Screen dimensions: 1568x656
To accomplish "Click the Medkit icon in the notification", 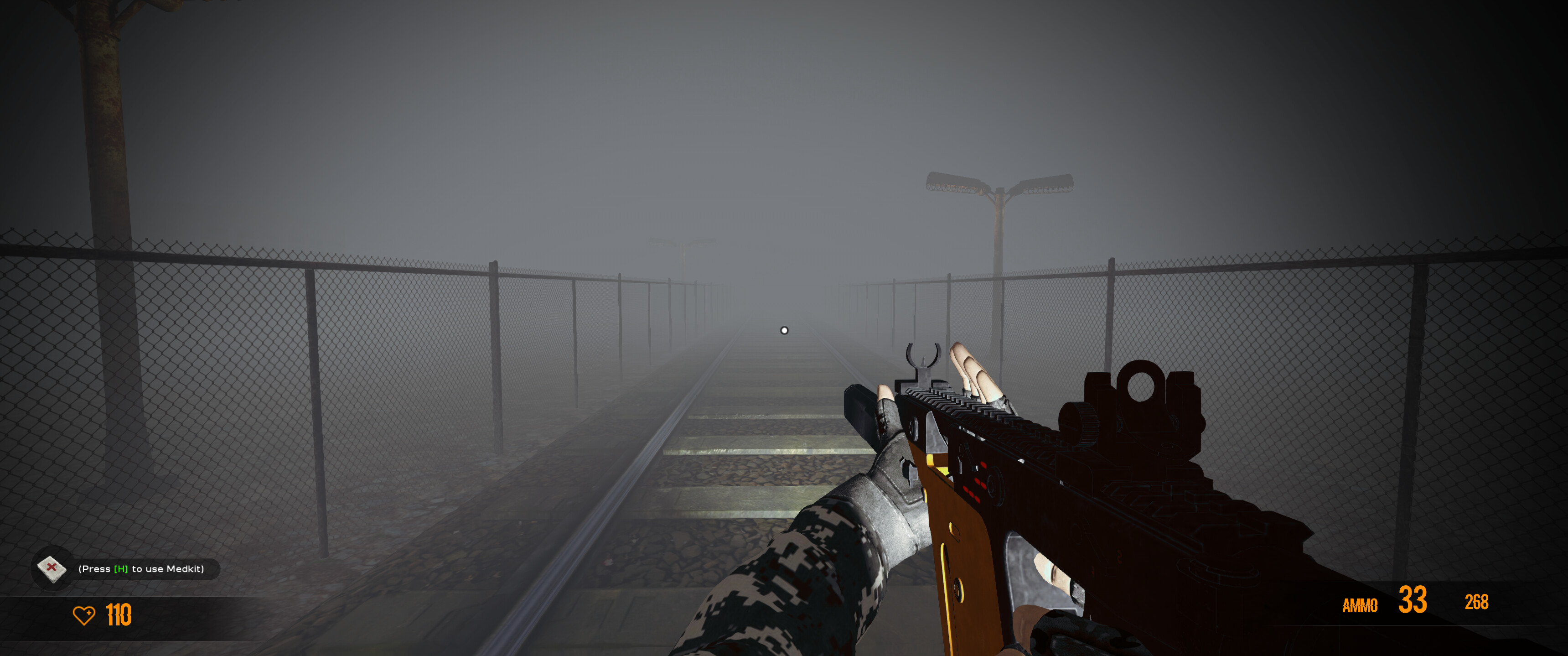I will (x=52, y=569).
